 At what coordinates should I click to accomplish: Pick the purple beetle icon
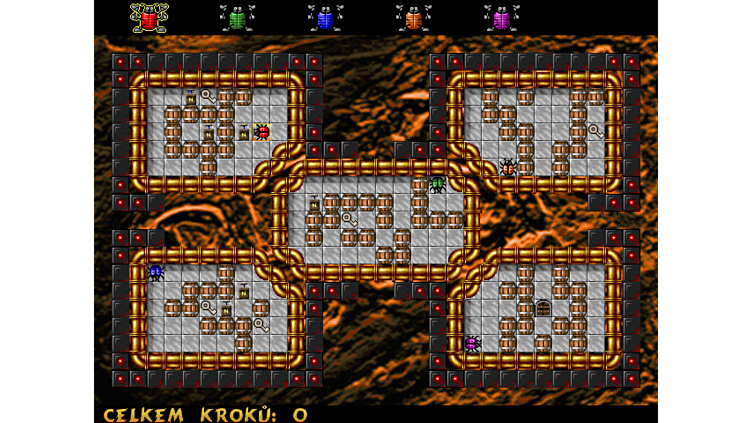pos(501,18)
